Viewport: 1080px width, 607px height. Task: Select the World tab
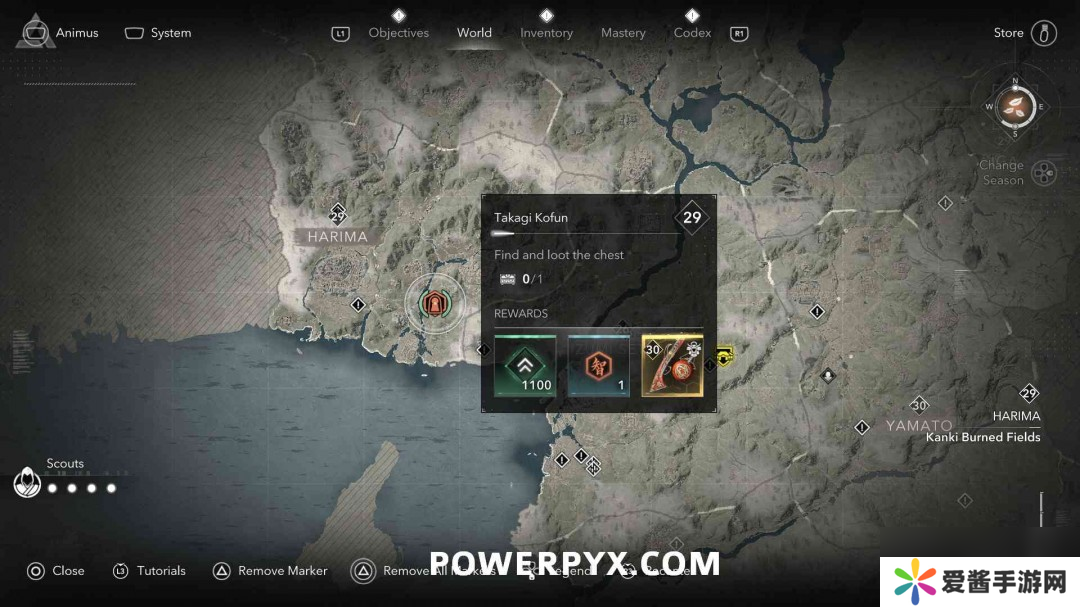tap(474, 33)
